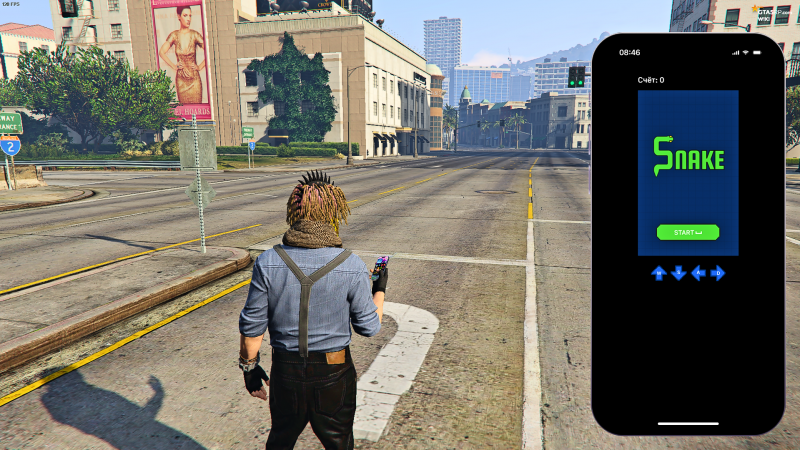
Task: Tap the left arrow control
Action: 698,272
